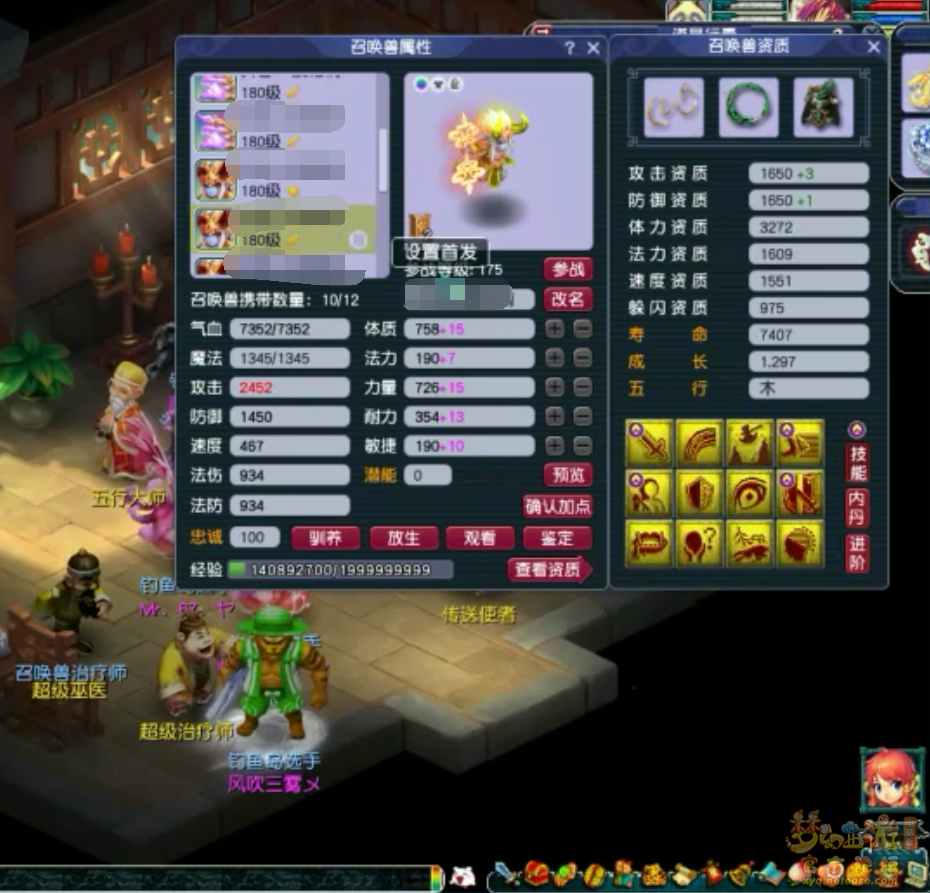930x893 pixels.
Task: Preview stat allocation with 预览
Action: click(568, 475)
